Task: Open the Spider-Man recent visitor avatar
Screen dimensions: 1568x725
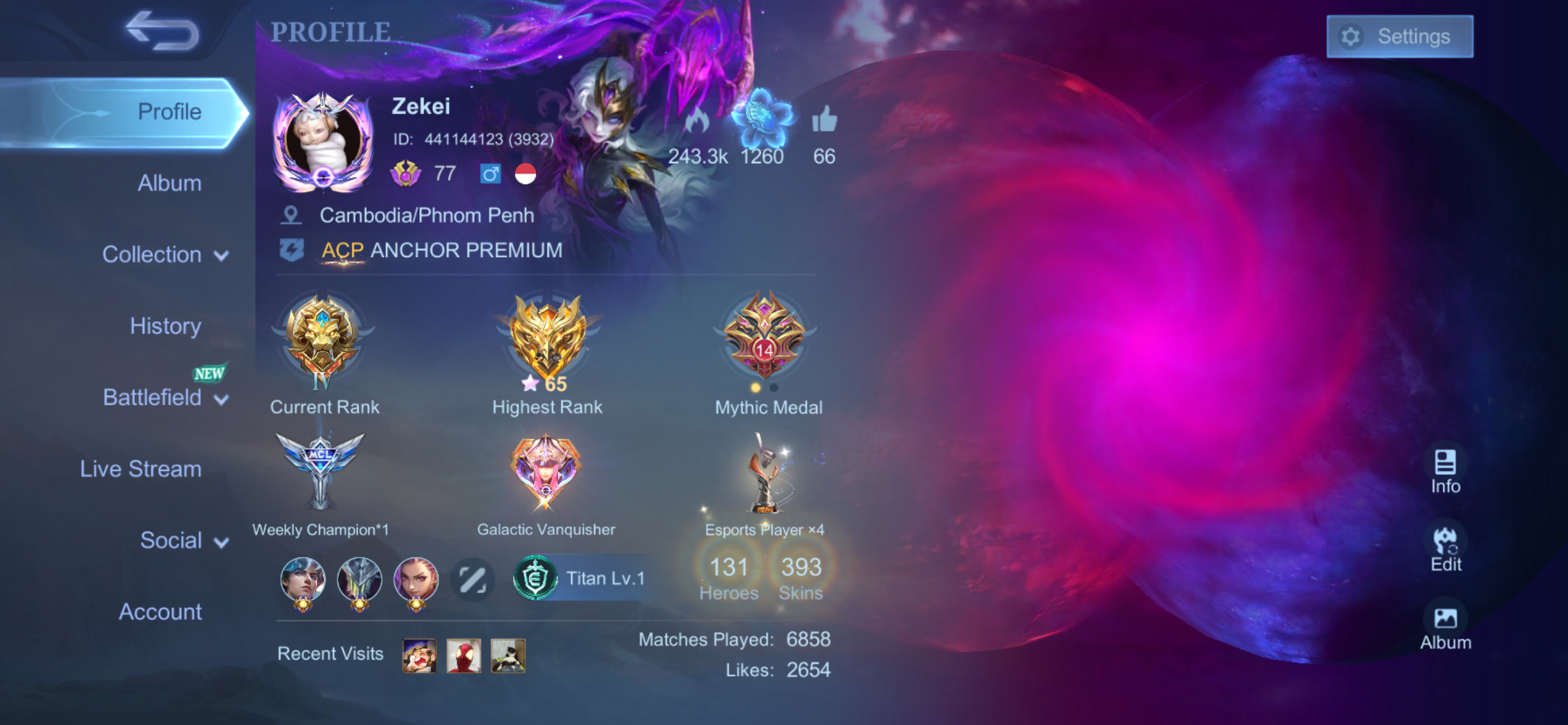Action: (x=464, y=656)
